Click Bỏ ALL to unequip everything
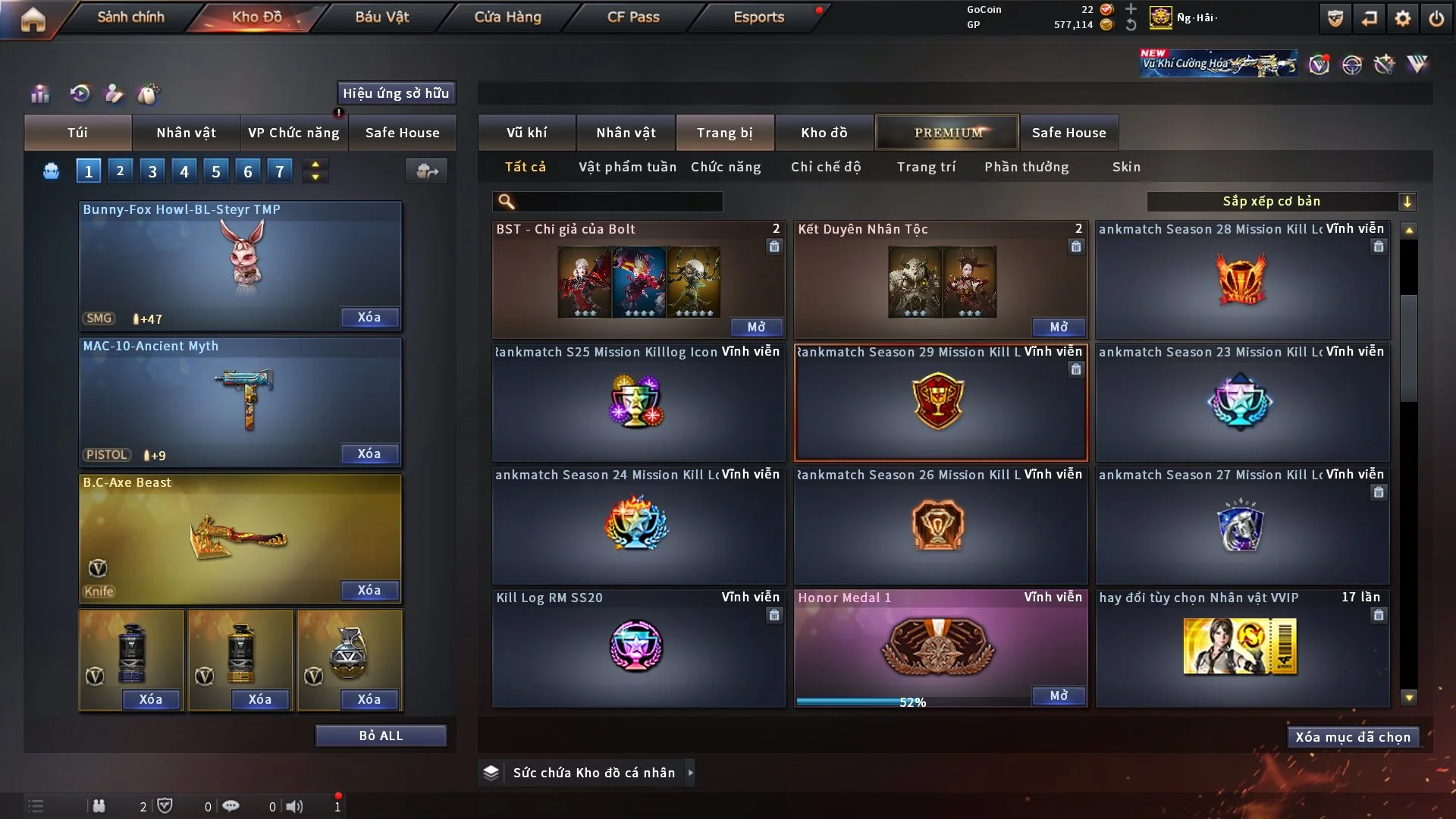Viewport: 1456px width, 819px height. pos(381,736)
